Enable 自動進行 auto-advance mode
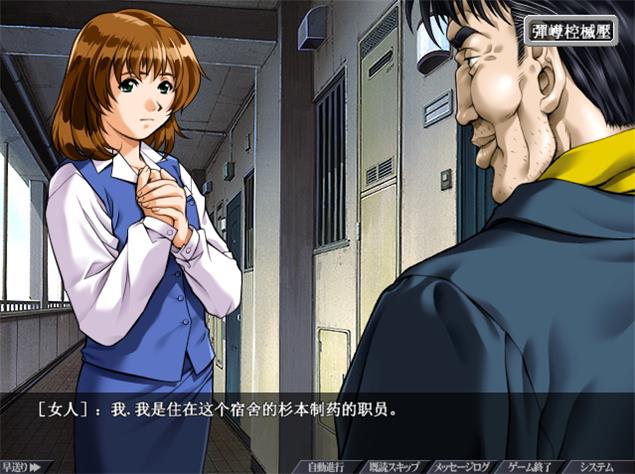 [325, 466]
